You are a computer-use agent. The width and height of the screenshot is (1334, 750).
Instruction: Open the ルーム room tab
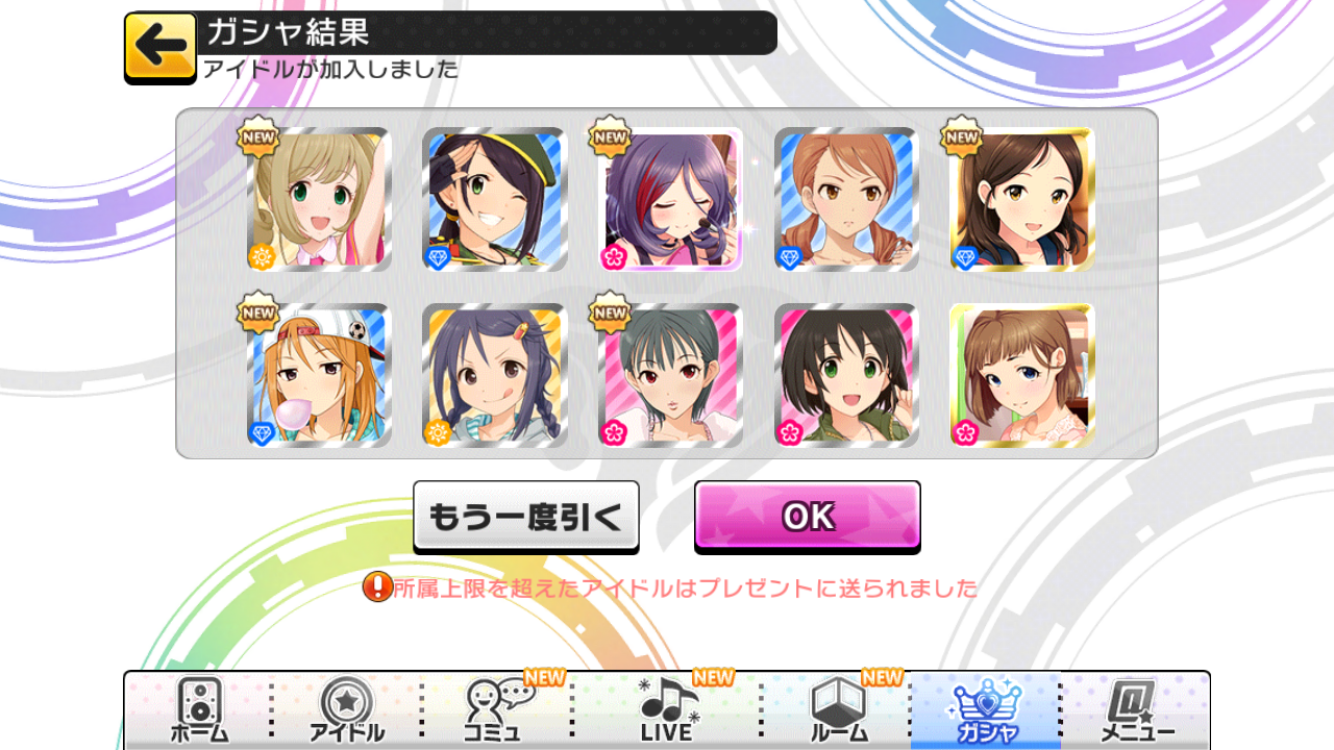[x=836, y=710]
